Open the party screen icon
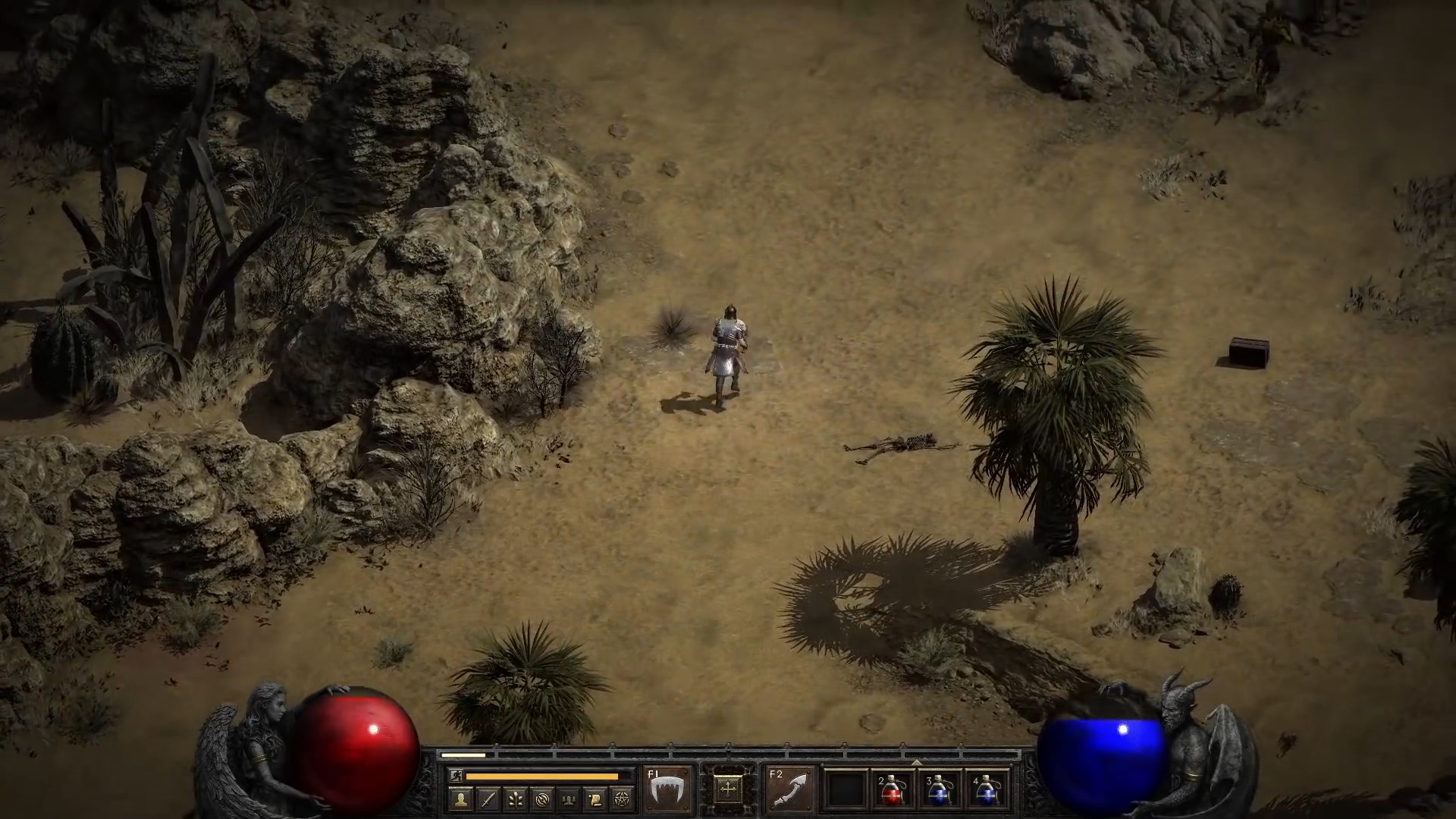Screen dimensions: 1456x819 point(567,800)
